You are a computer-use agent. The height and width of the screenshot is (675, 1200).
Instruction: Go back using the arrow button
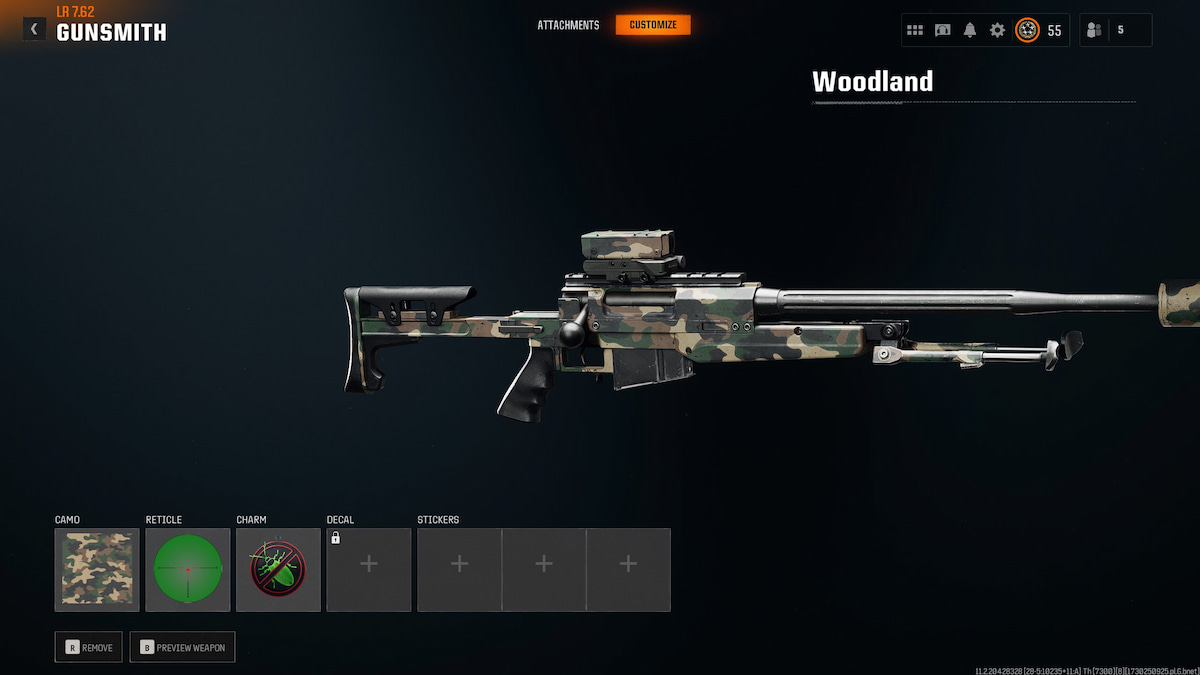[x=34, y=29]
